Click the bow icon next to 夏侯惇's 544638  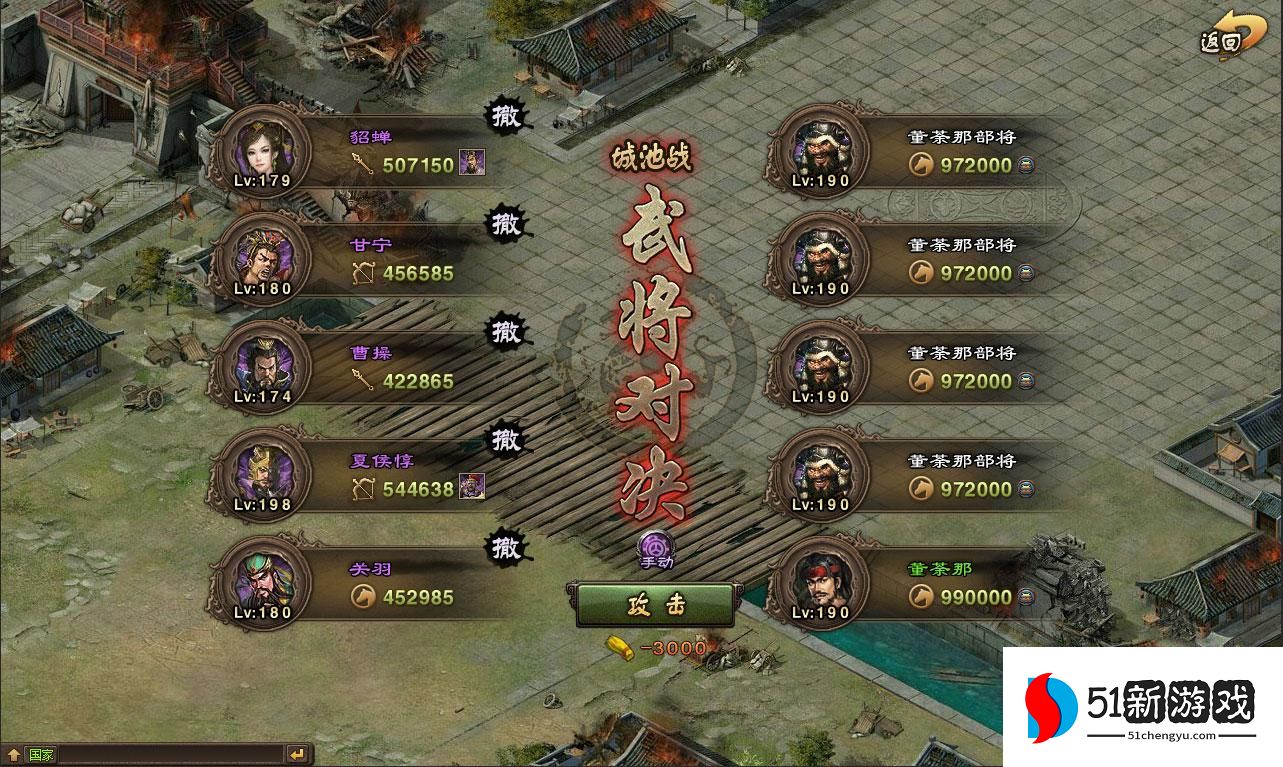[362, 490]
